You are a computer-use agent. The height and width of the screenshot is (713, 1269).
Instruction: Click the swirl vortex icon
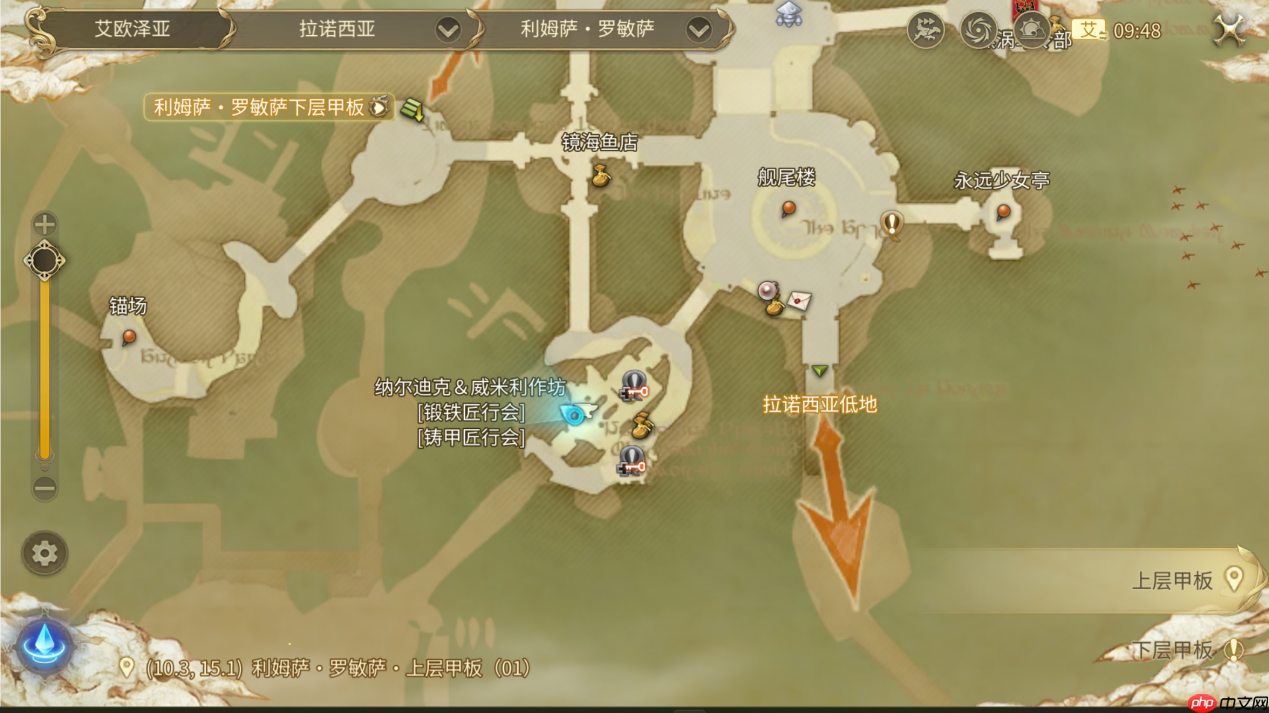tap(978, 31)
